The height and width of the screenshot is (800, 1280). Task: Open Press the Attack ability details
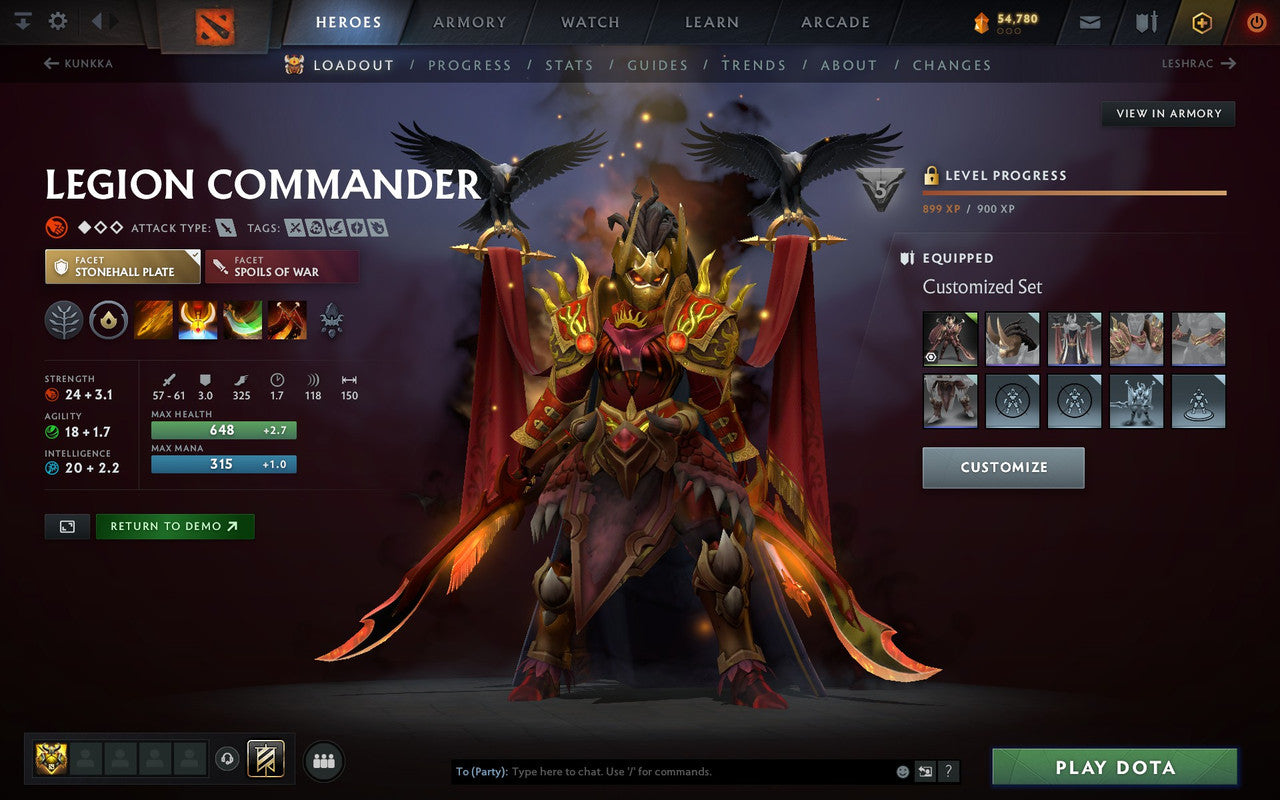coord(196,320)
